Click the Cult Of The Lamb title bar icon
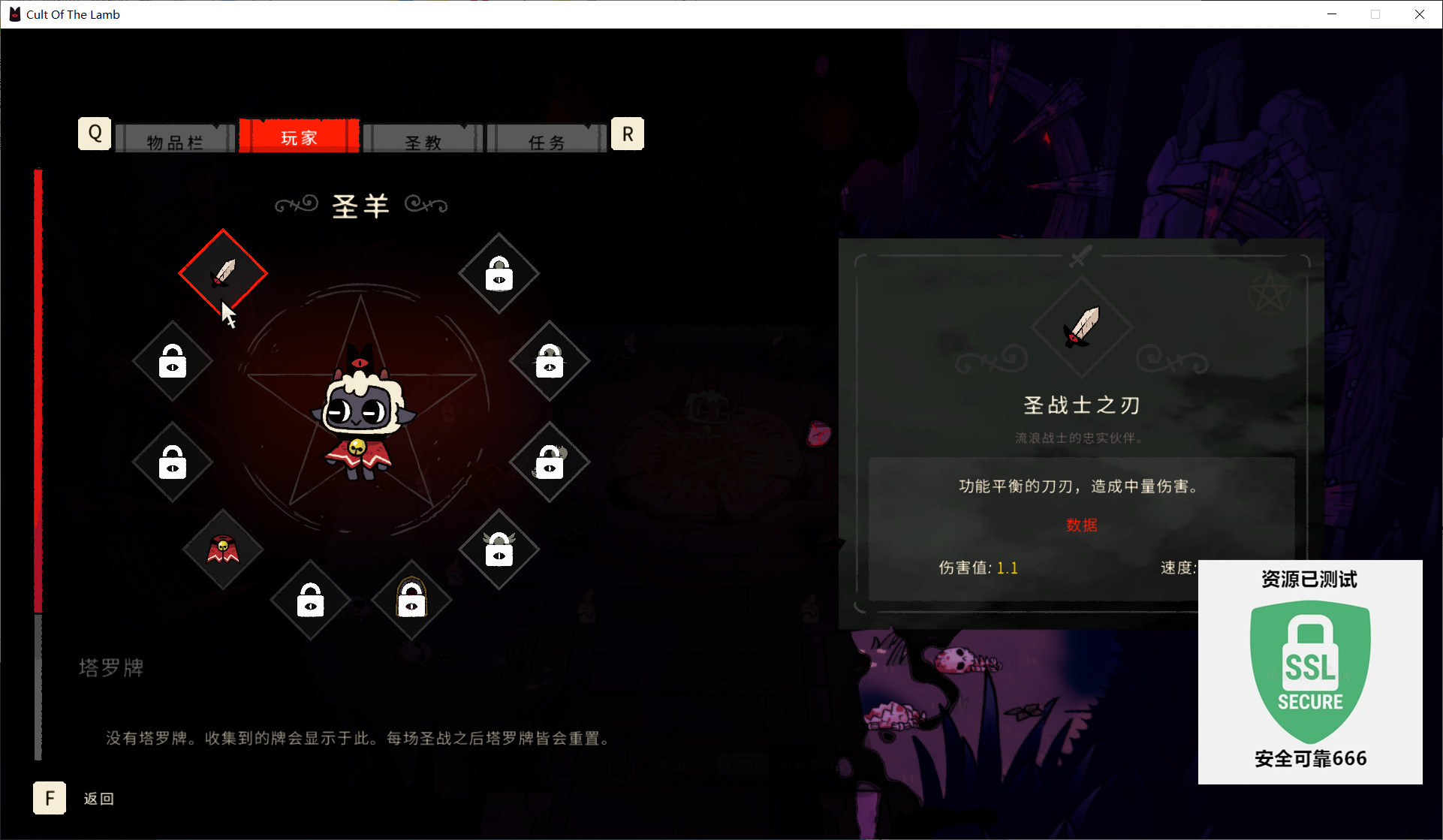Image resolution: width=1443 pixels, height=840 pixels. tap(14, 14)
